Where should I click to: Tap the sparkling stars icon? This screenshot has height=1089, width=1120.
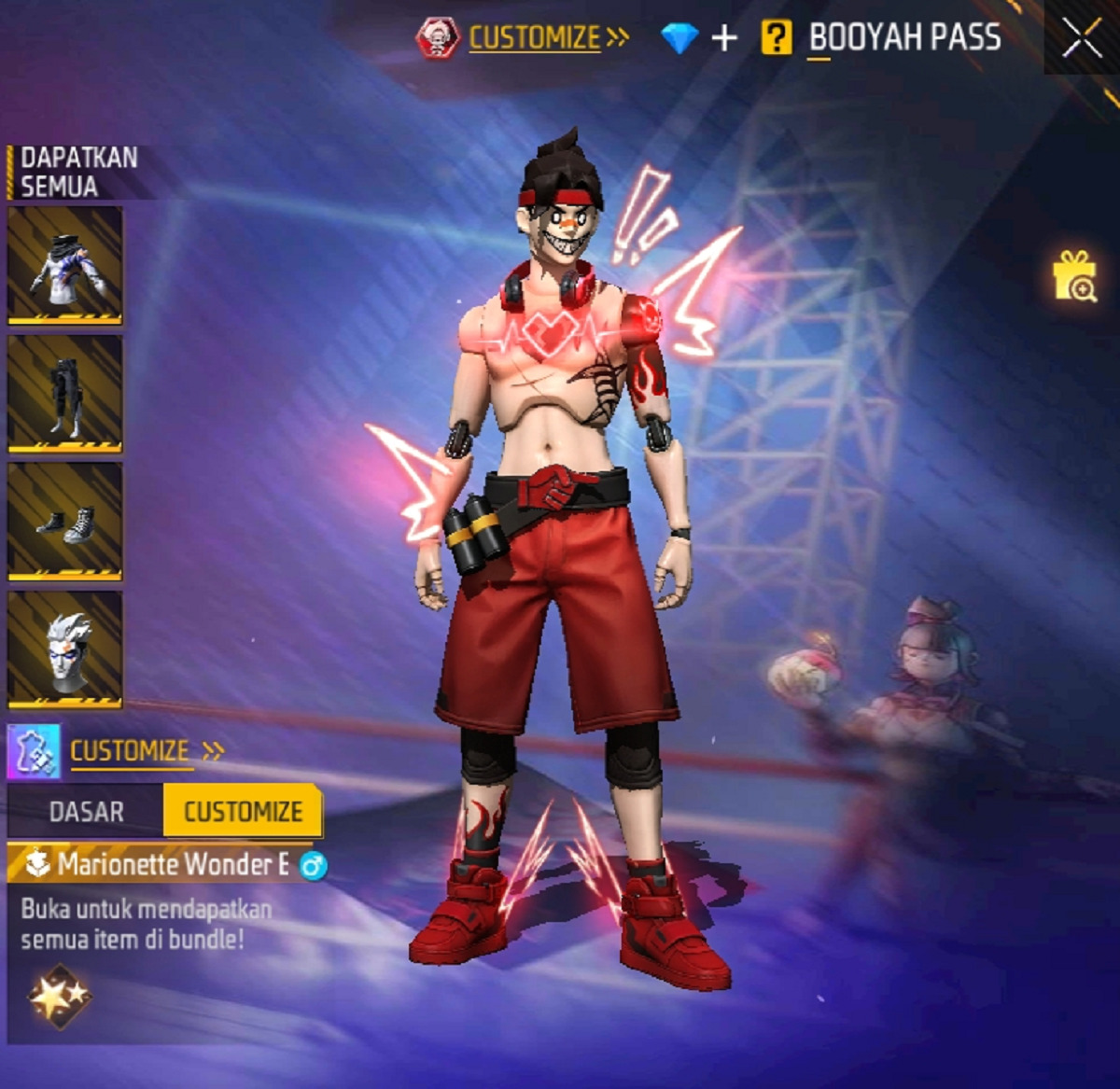[58, 997]
